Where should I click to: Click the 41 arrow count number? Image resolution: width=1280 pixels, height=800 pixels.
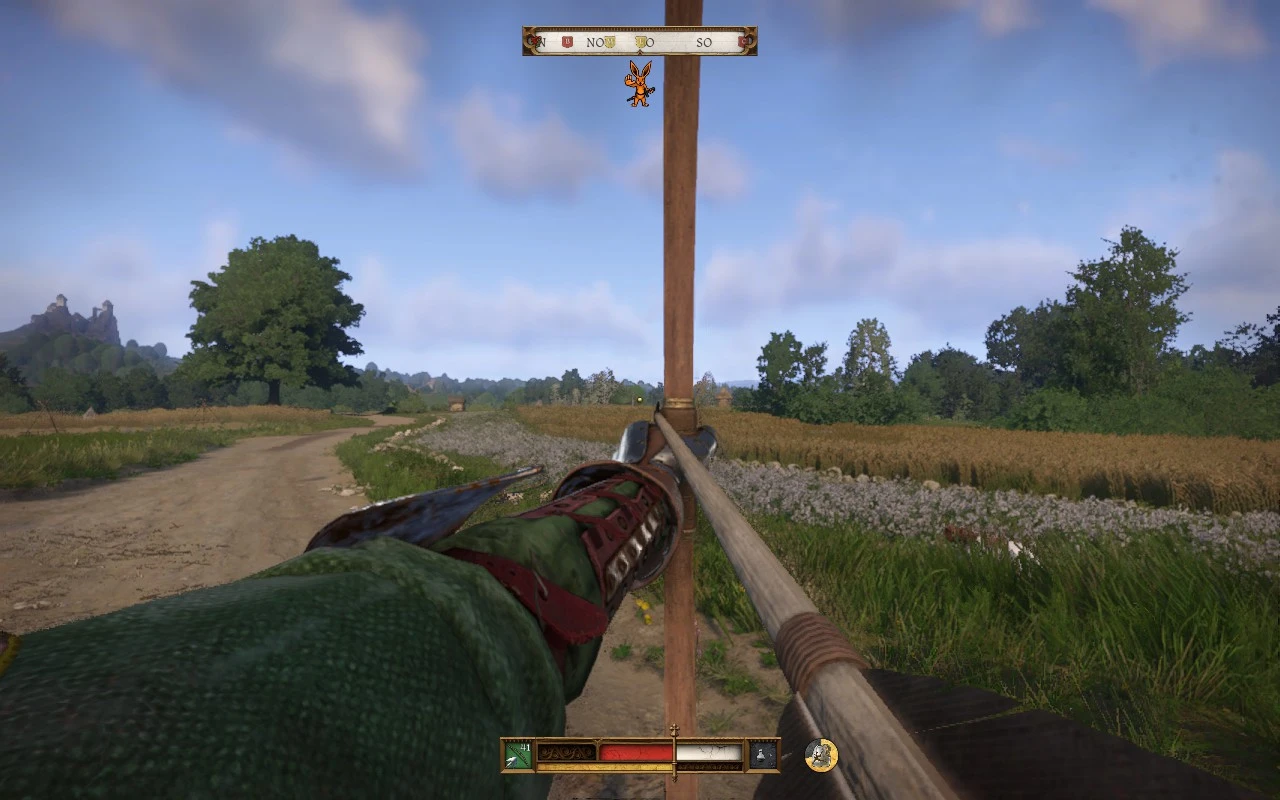(524, 747)
